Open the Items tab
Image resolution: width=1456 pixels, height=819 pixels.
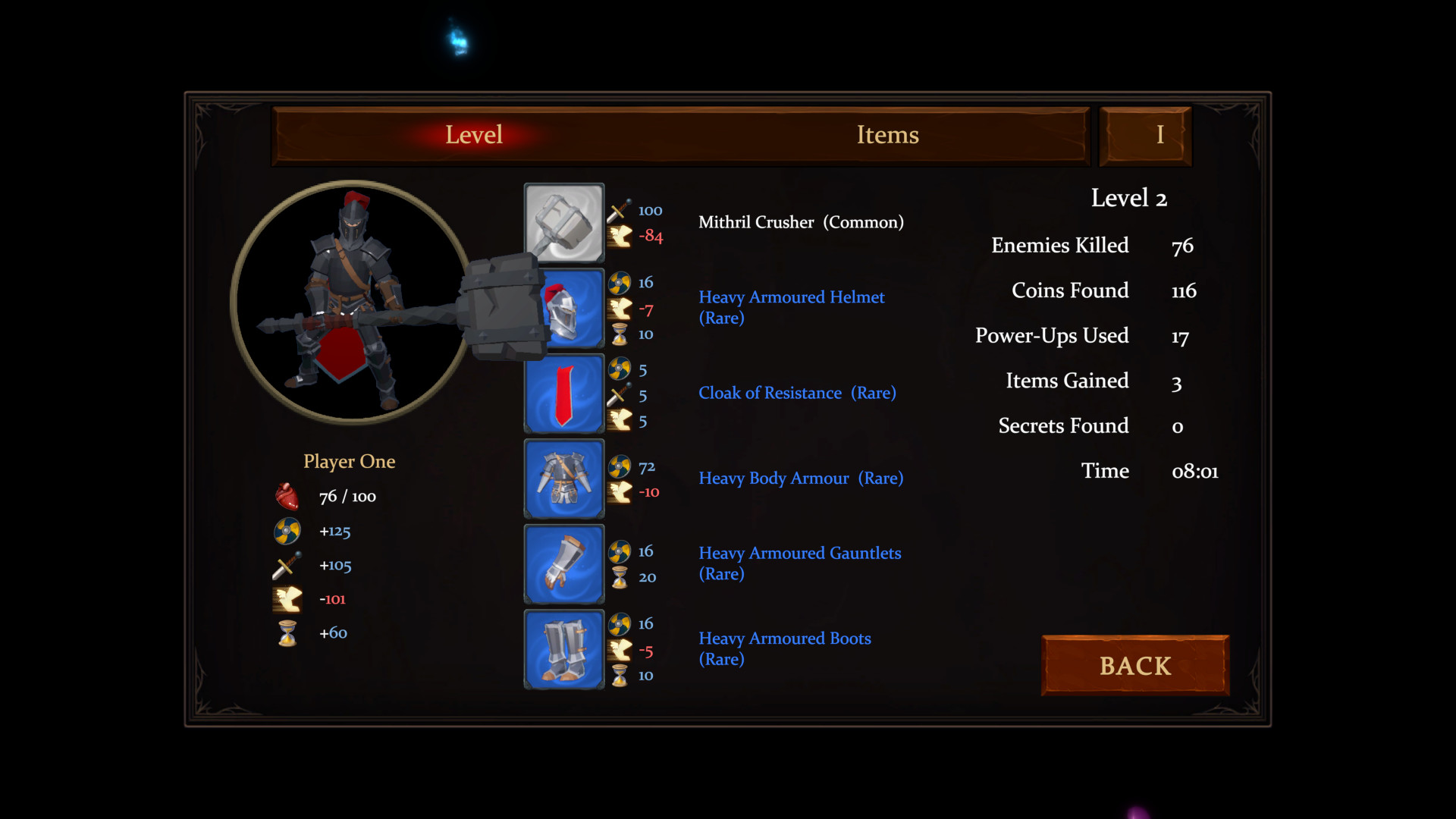(887, 135)
